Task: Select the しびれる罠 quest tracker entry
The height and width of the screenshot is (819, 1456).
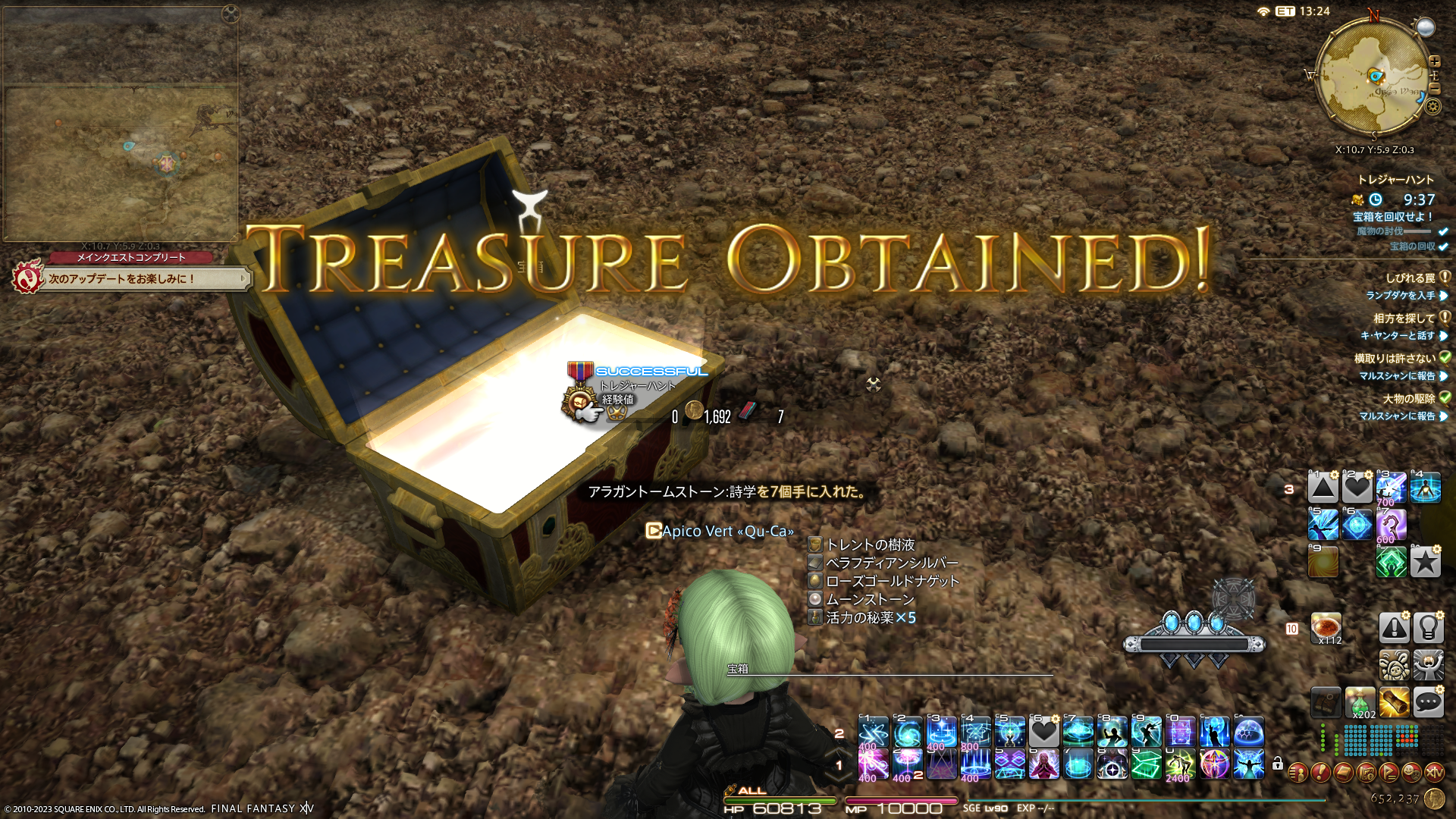Action: (1410, 278)
